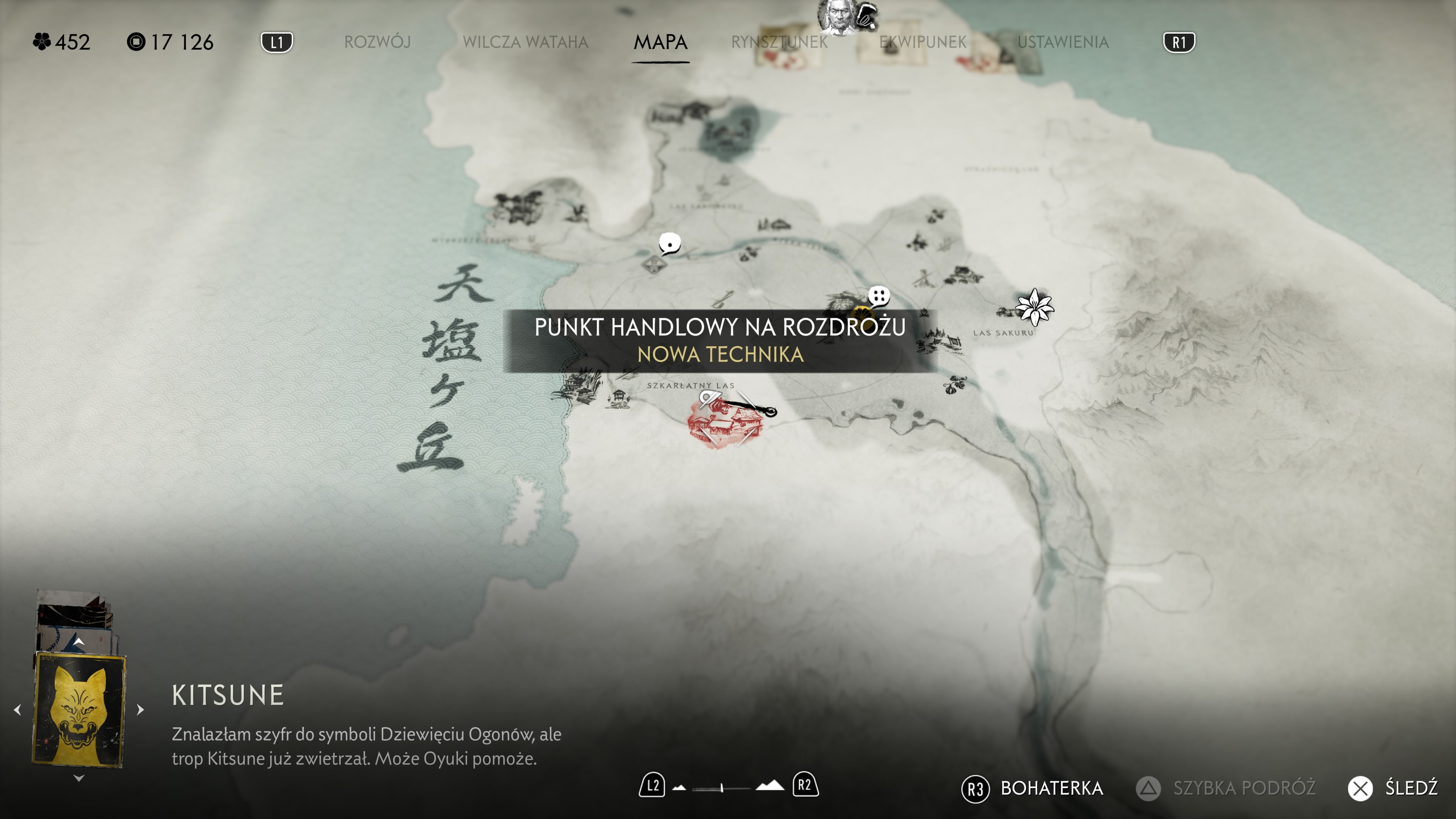
Task: Cycle up through the quest card stack
Action: (79, 642)
